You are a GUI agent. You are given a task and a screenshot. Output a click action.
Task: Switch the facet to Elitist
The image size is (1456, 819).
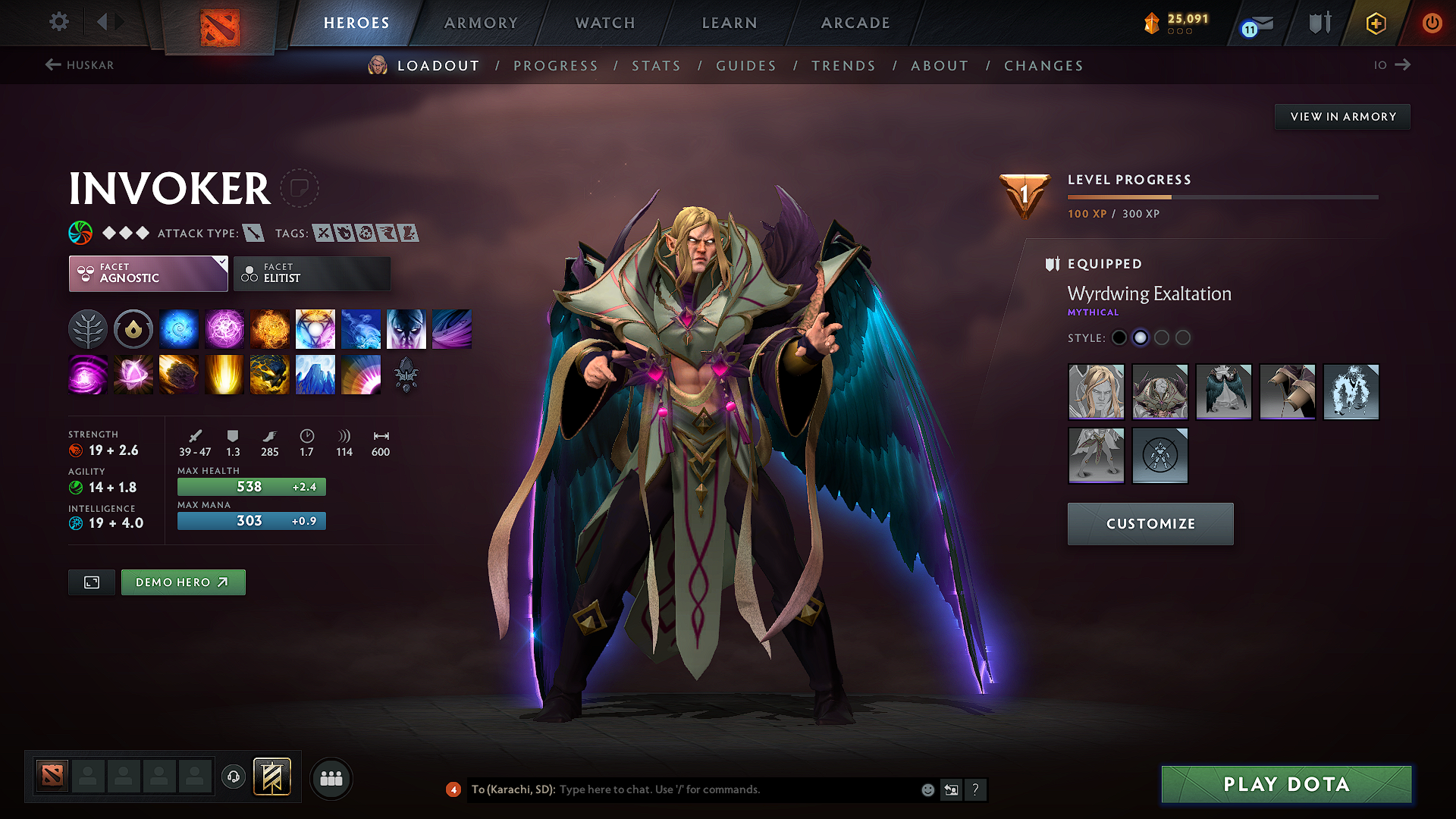[312, 273]
